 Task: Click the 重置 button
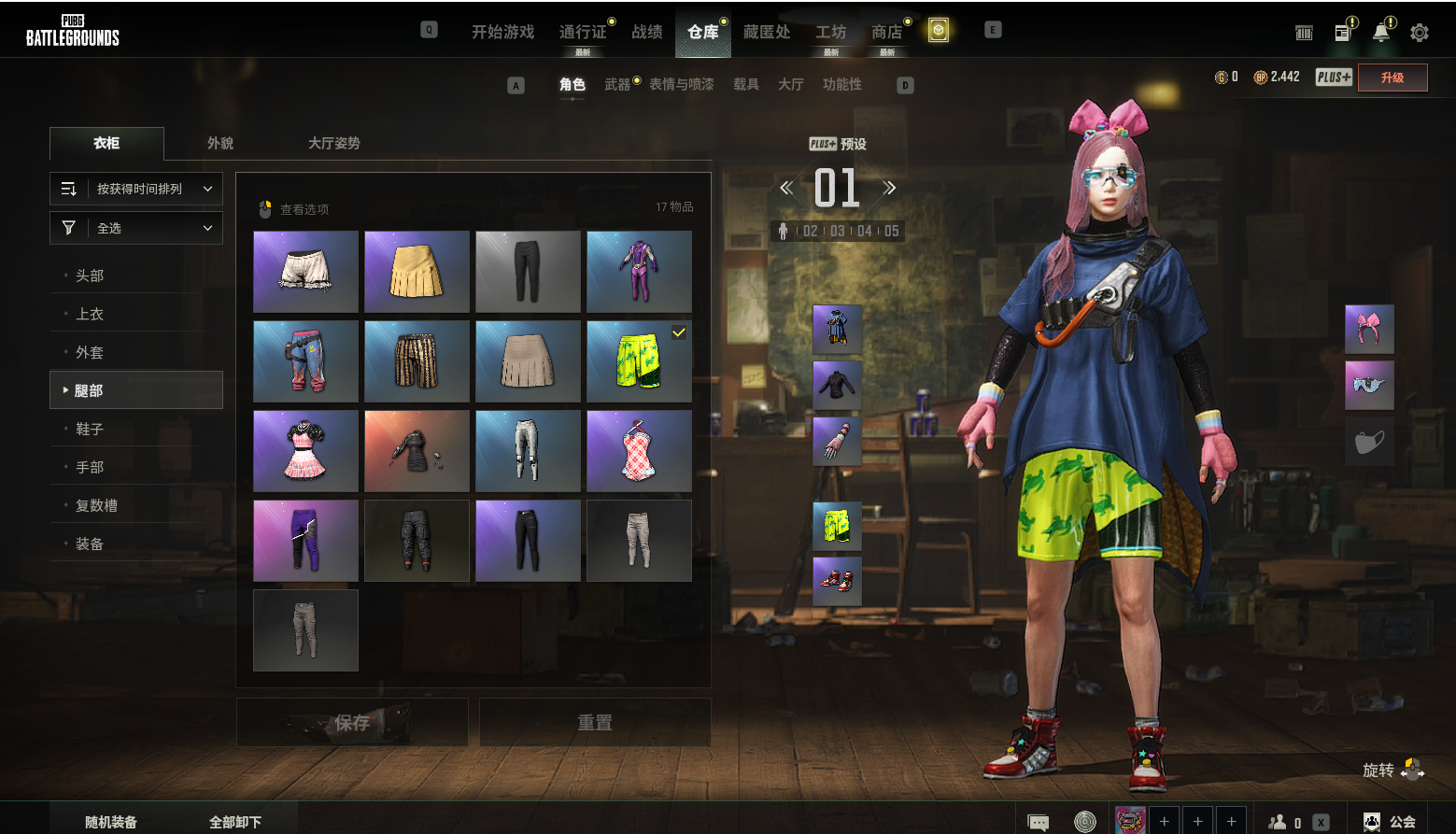[595, 722]
